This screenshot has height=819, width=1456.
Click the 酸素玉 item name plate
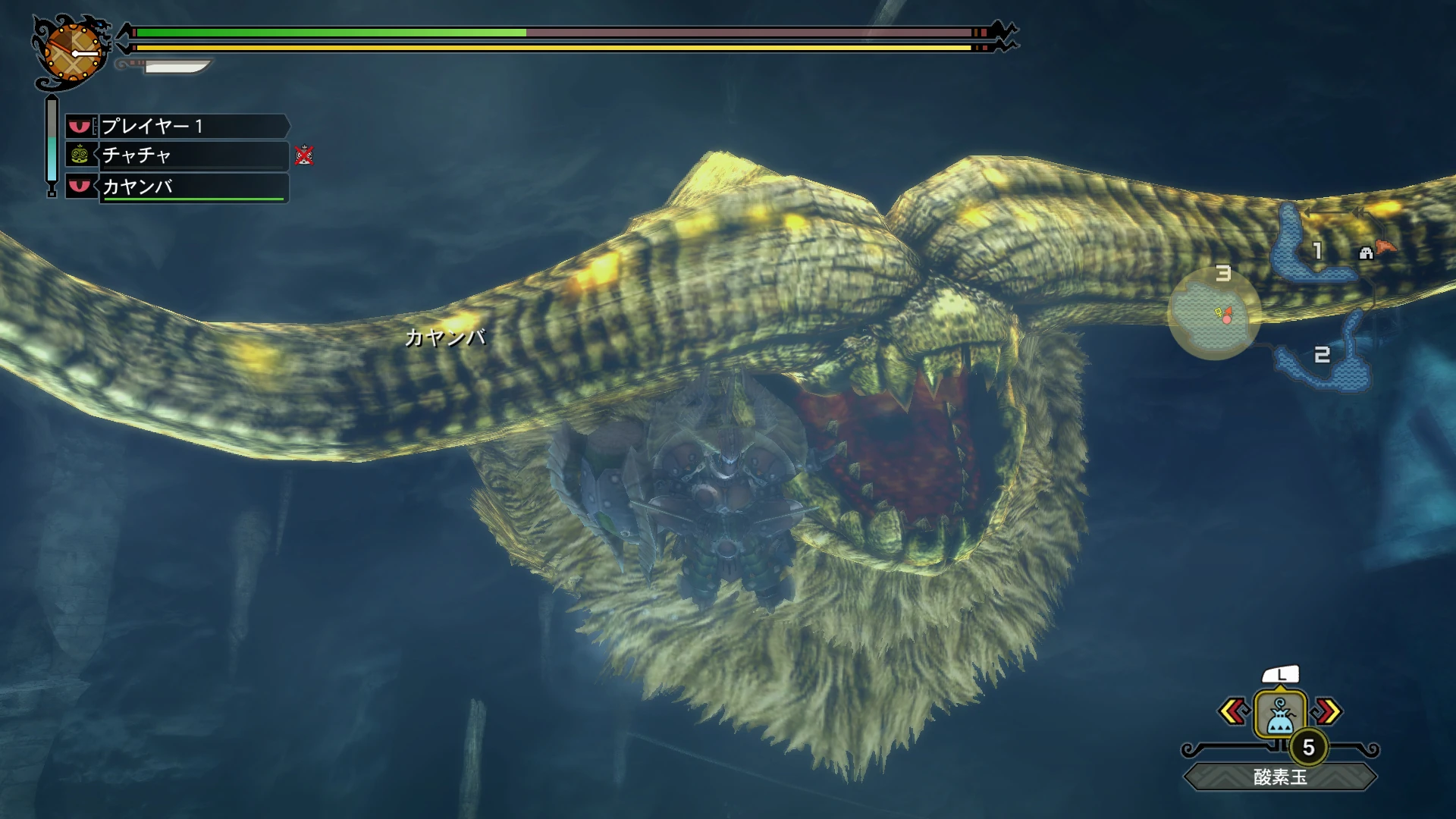click(x=1279, y=775)
